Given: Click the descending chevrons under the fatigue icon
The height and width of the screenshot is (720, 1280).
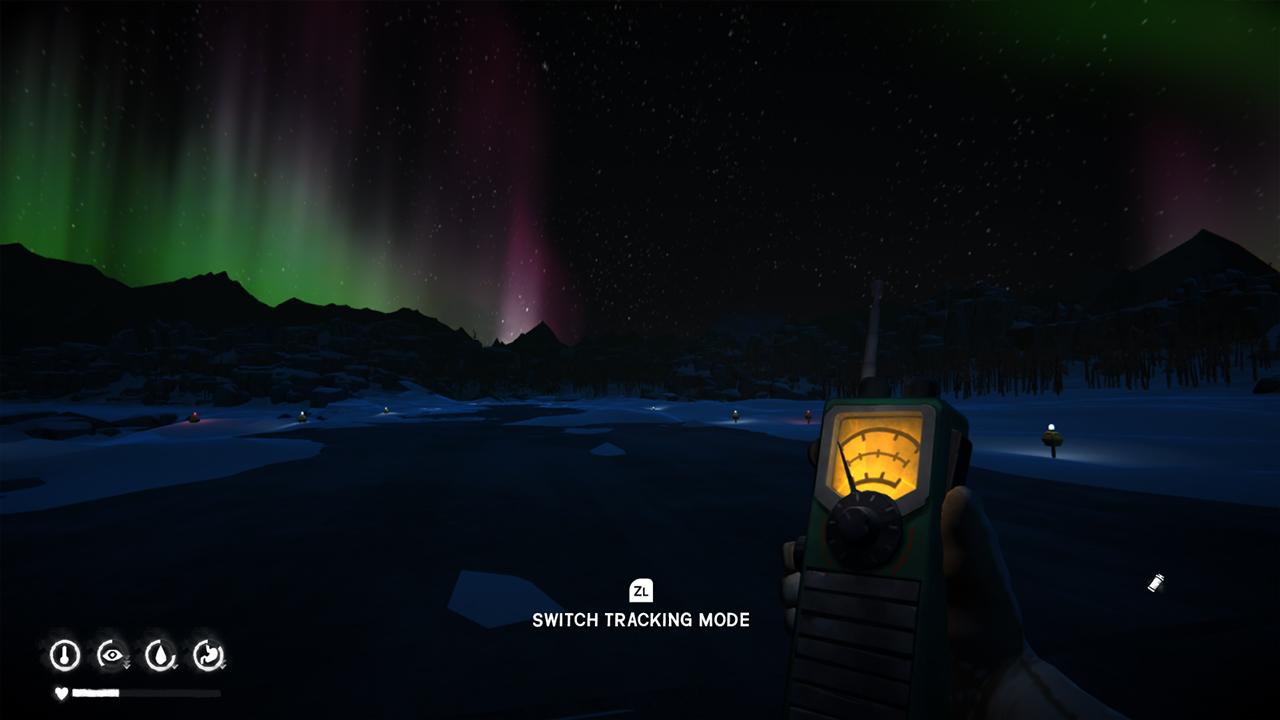Looking at the screenshot, I should [x=126, y=663].
